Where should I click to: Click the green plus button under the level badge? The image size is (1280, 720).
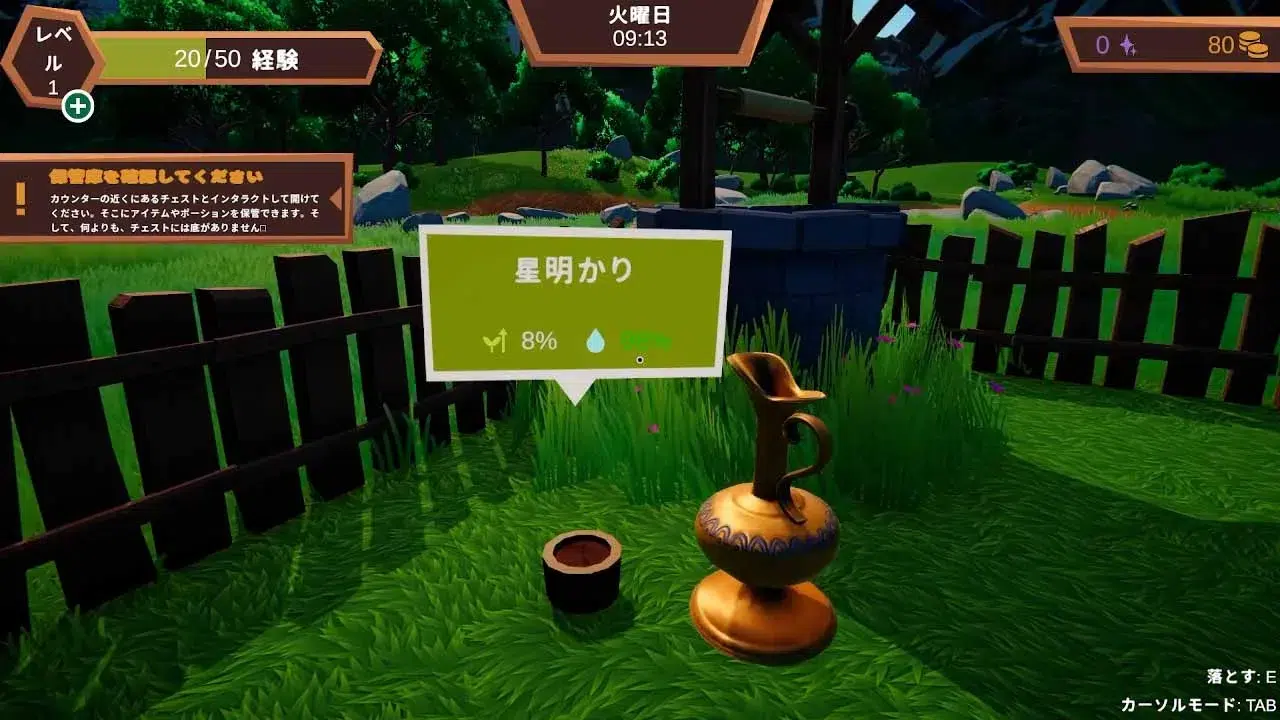click(78, 105)
